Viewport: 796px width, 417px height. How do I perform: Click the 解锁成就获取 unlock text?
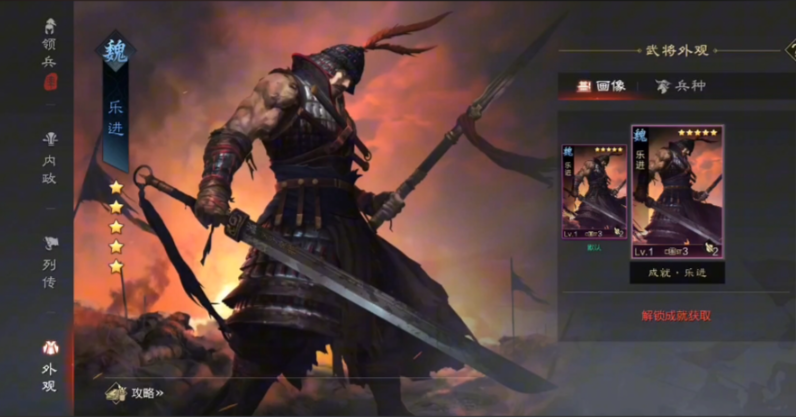pos(676,316)
